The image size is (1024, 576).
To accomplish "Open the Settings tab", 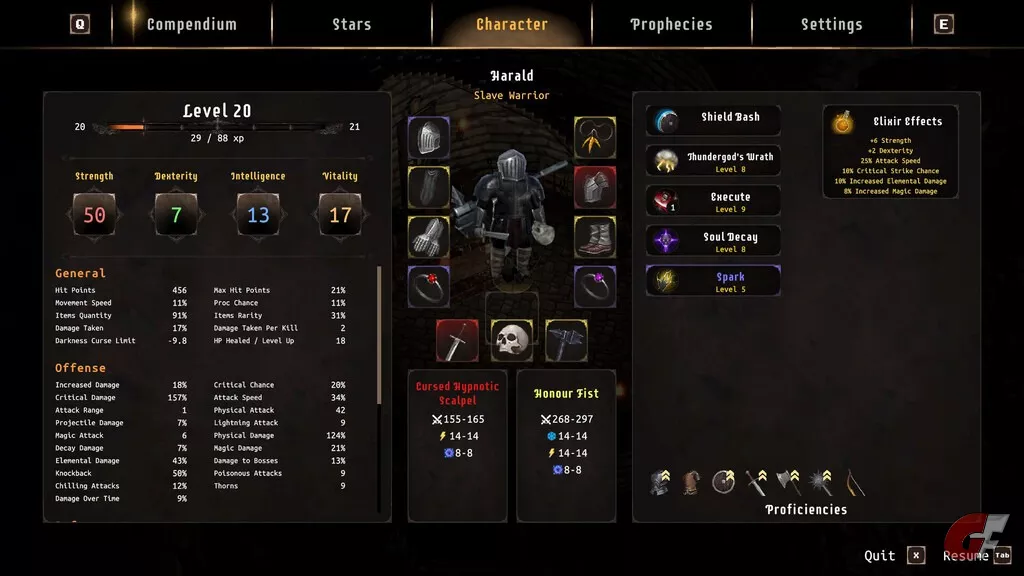I will tap(831, 24).
